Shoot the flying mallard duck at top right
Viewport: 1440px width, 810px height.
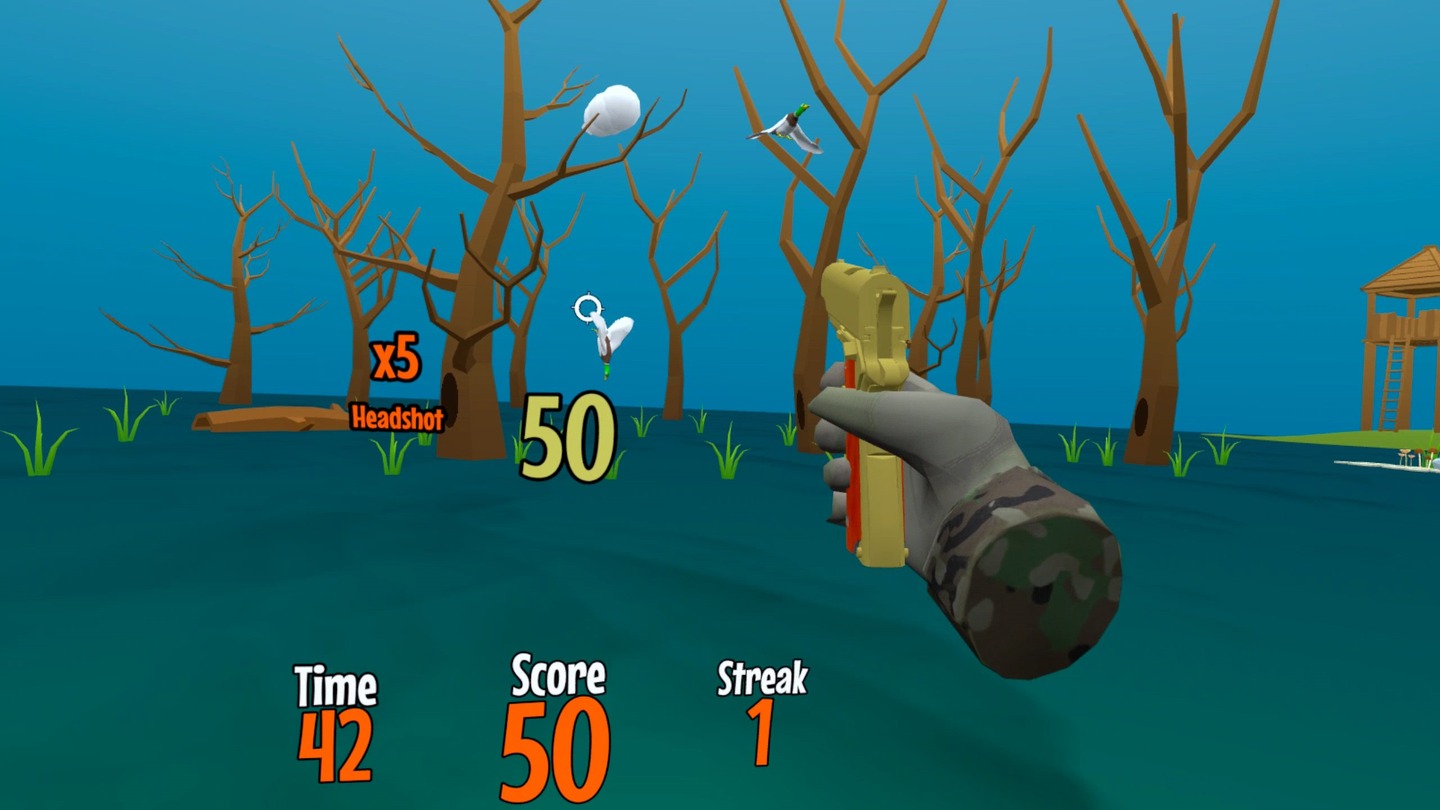pos(791,127)
